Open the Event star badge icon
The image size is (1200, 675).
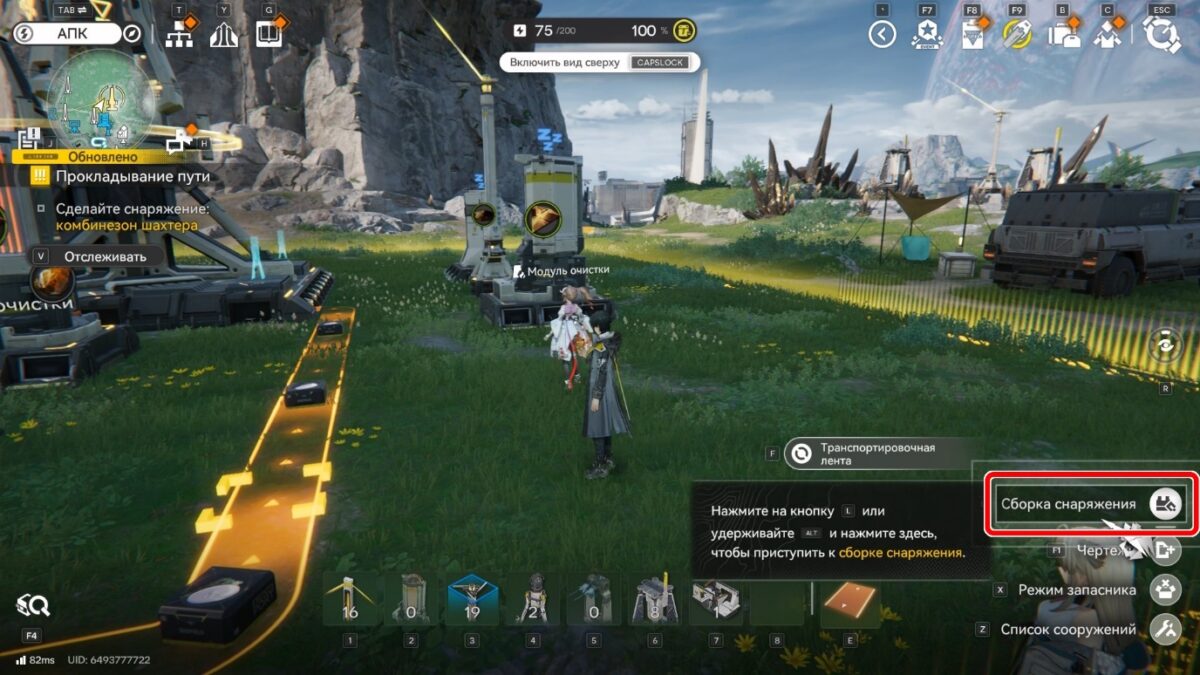(x=927, y=35)
